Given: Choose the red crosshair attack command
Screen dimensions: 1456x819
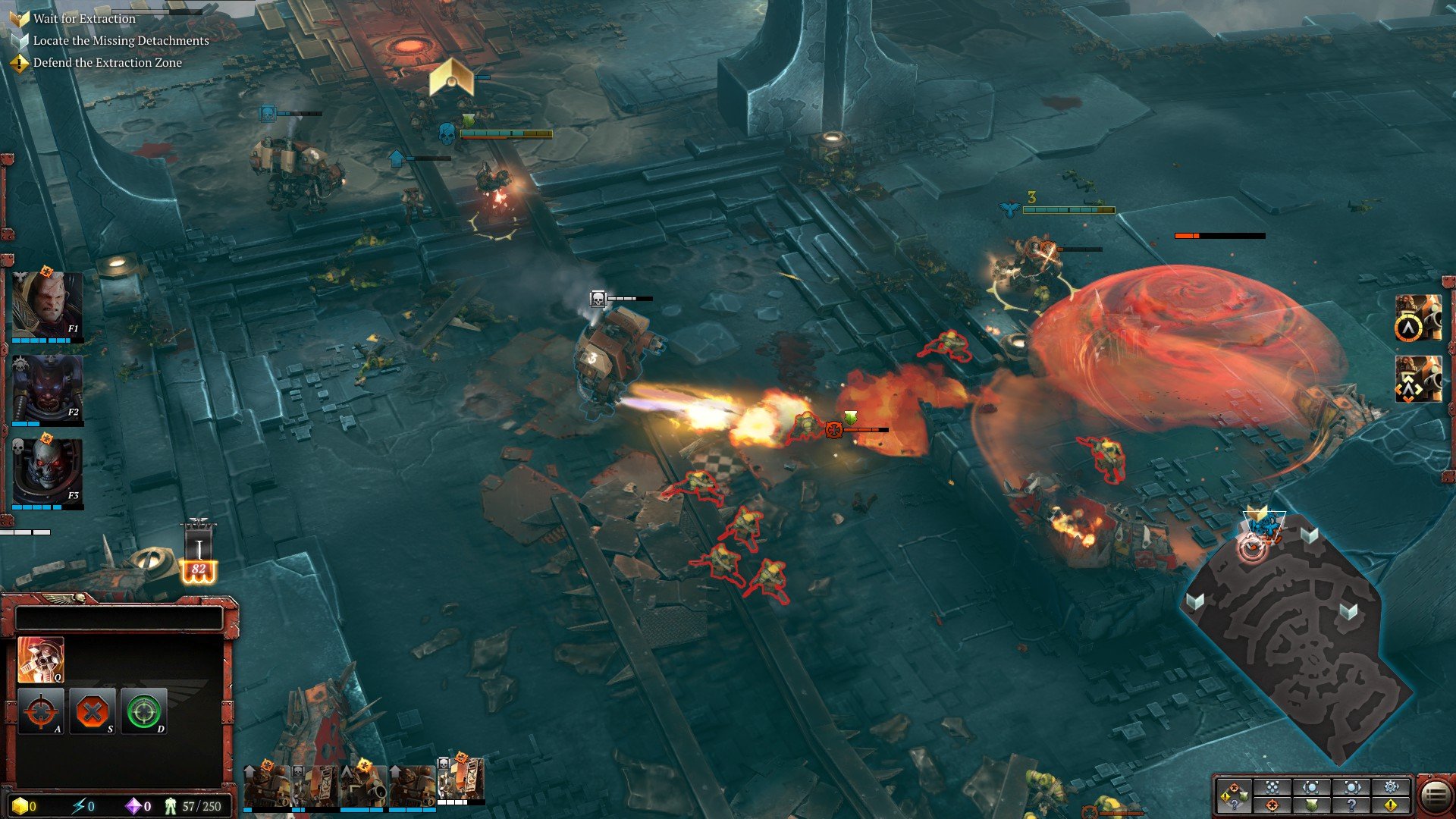Looking at the screenshot, I should [40, 711].
